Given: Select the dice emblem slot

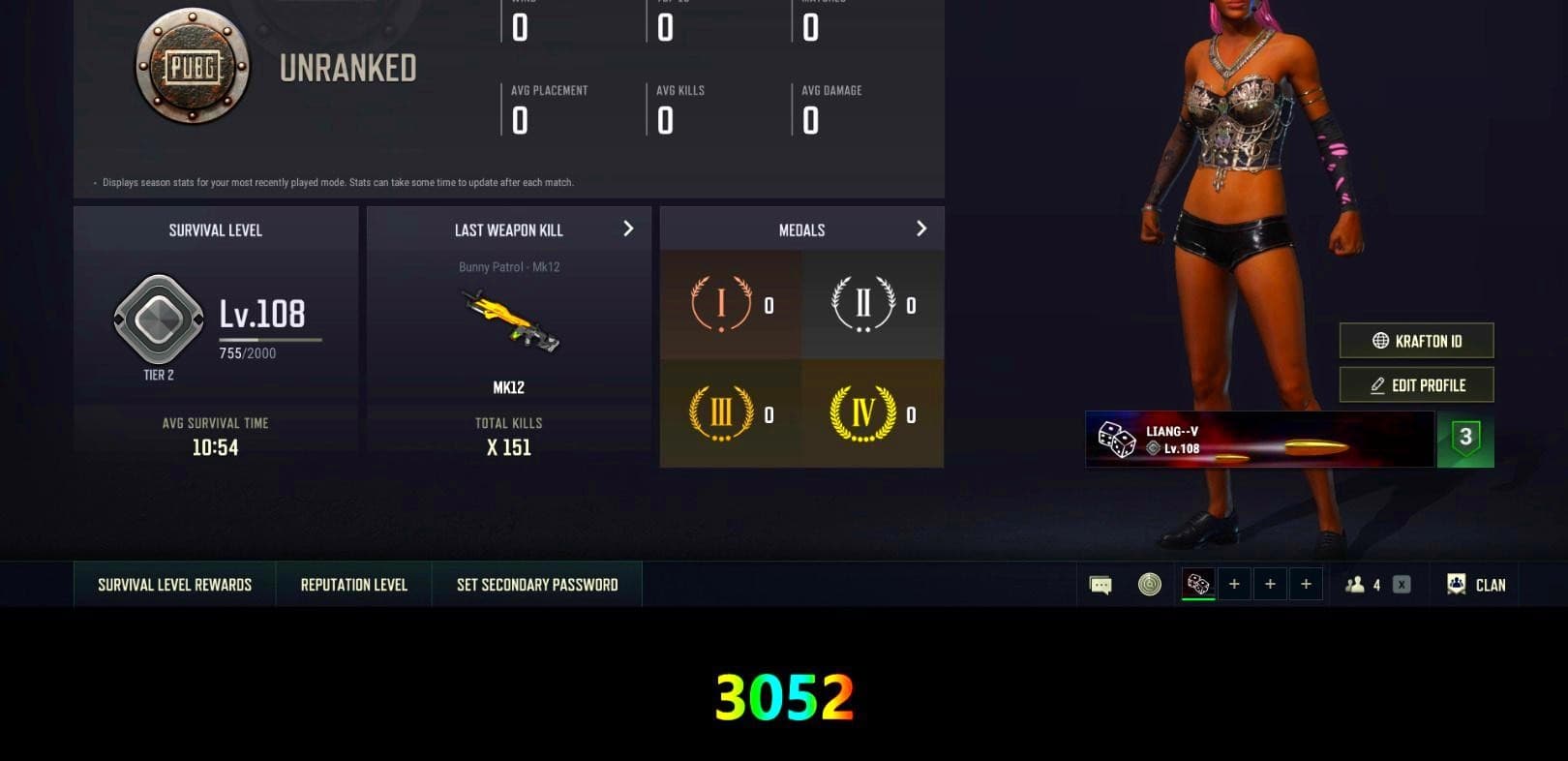Looking at the screenshot, I should tap(1198, 582).
